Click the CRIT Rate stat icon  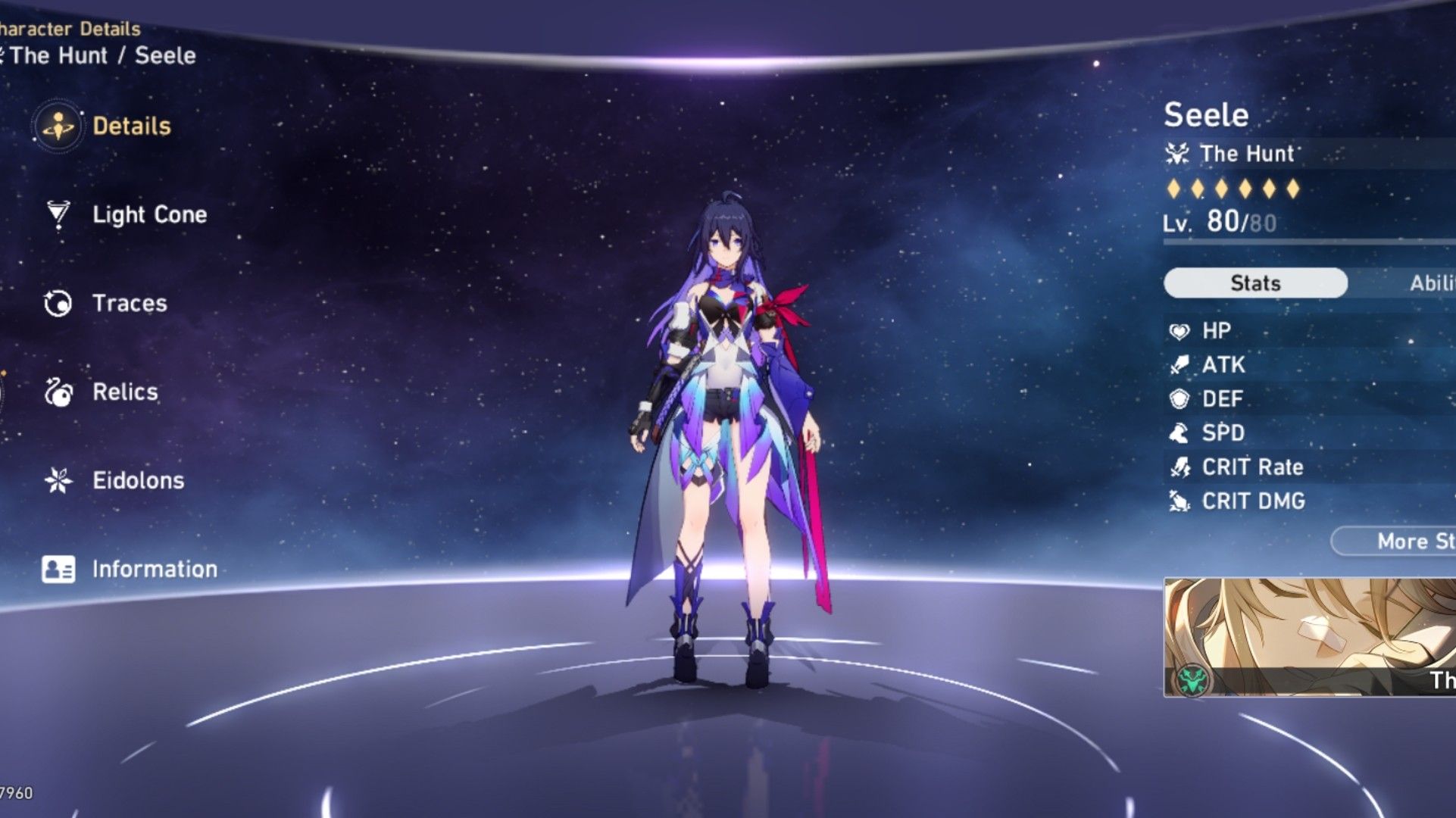tap(1179, 467)
